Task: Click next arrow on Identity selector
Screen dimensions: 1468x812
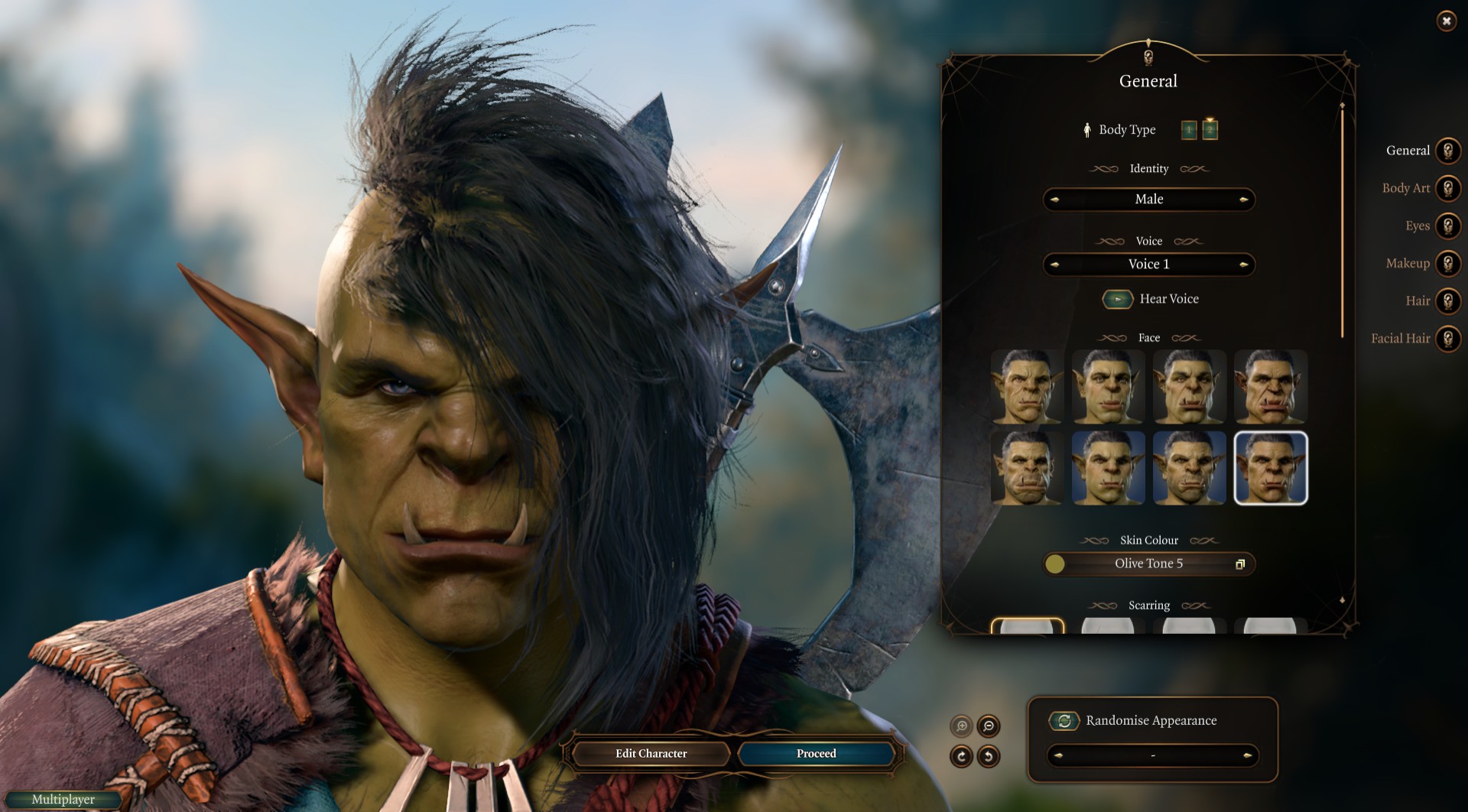Action: (1243, 200)
